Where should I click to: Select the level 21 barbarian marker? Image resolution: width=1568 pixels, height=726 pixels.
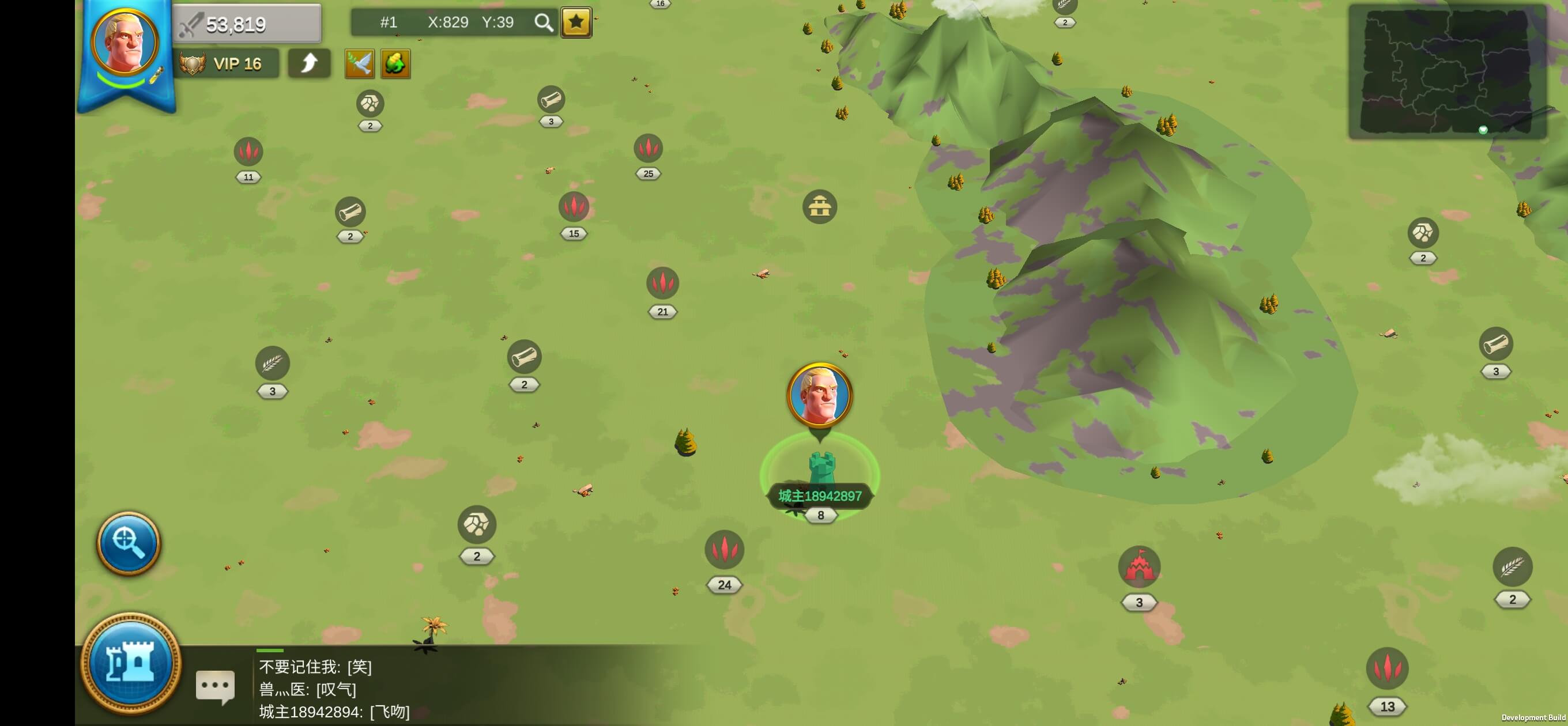coord(662,283)
